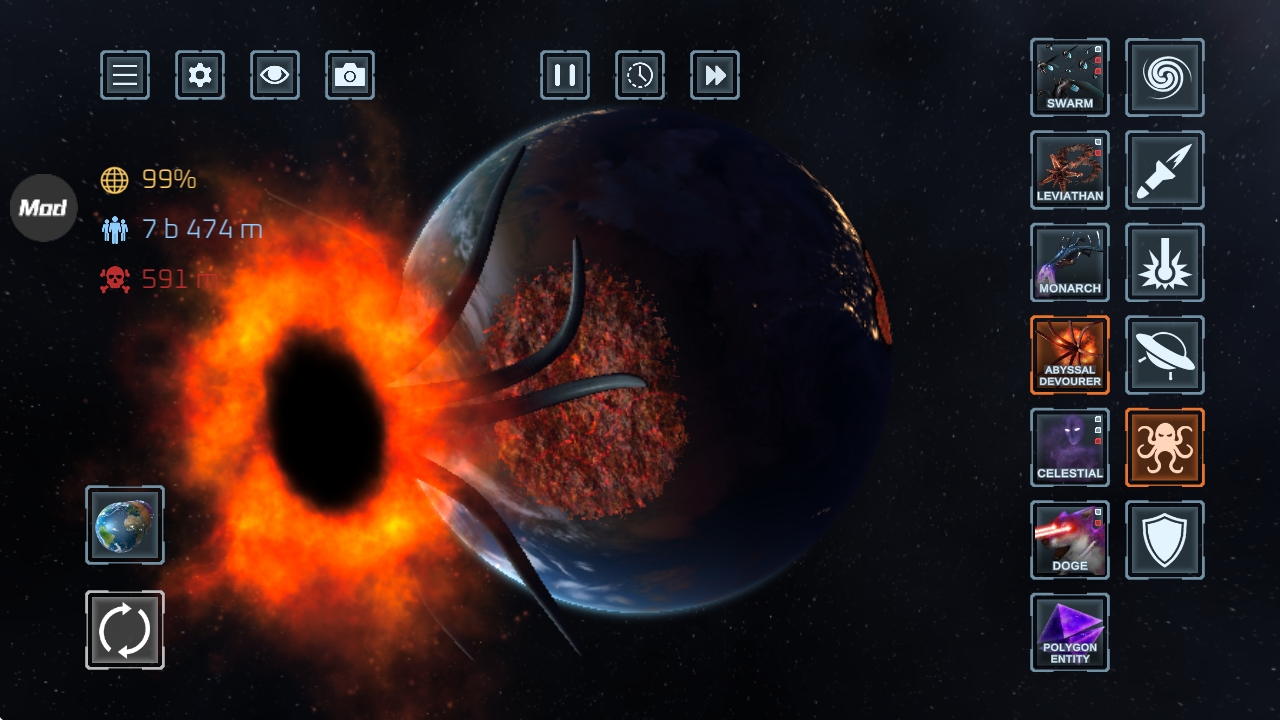The image size is (1280, 720).
Task: Reset the planet with circular arrows button
Action: (x=125, y=630)
